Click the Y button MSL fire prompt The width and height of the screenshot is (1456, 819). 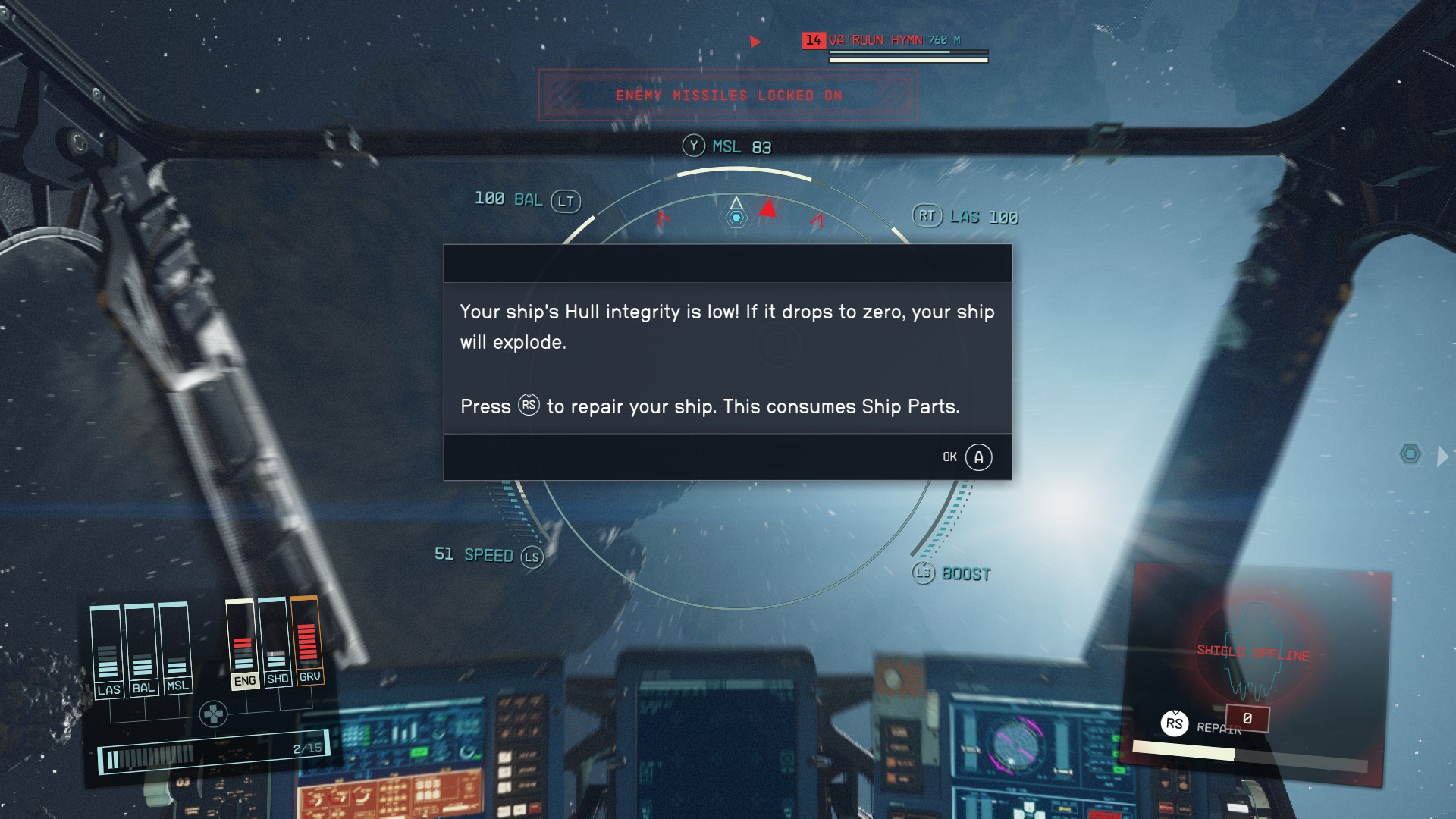pos(694,146)
